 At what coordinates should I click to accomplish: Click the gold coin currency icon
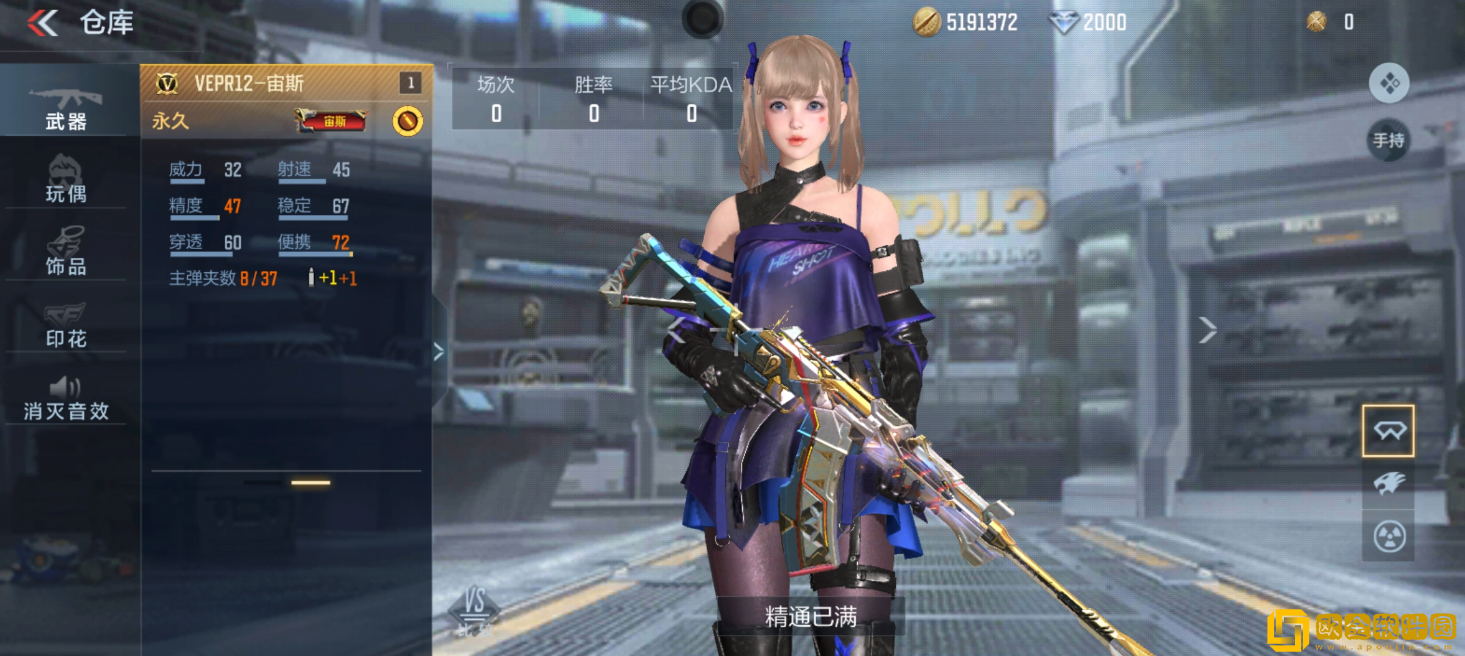(x=926, y=22)
